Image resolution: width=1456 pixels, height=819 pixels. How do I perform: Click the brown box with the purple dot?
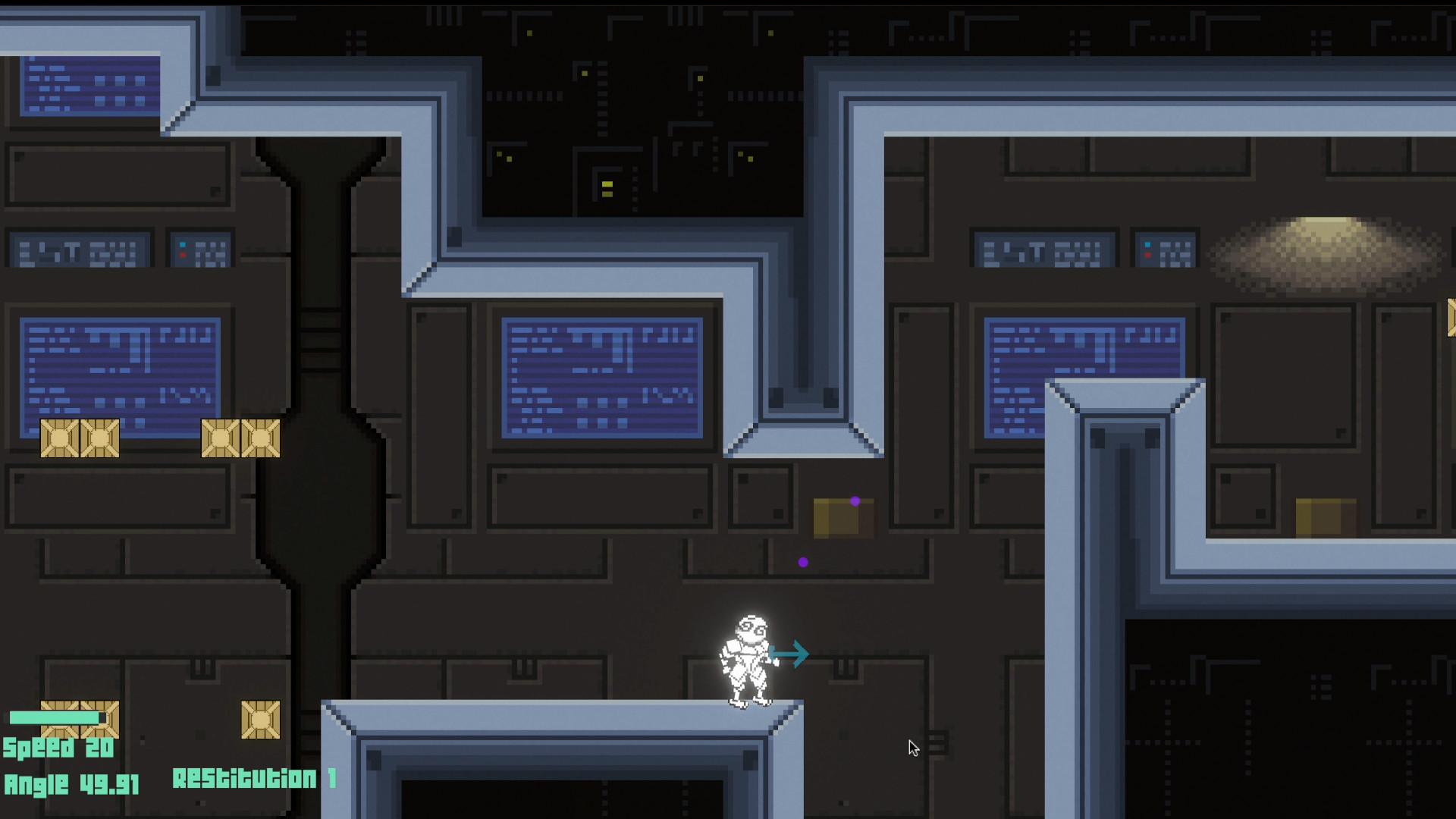pyautogui.click(x=842, y=519)
